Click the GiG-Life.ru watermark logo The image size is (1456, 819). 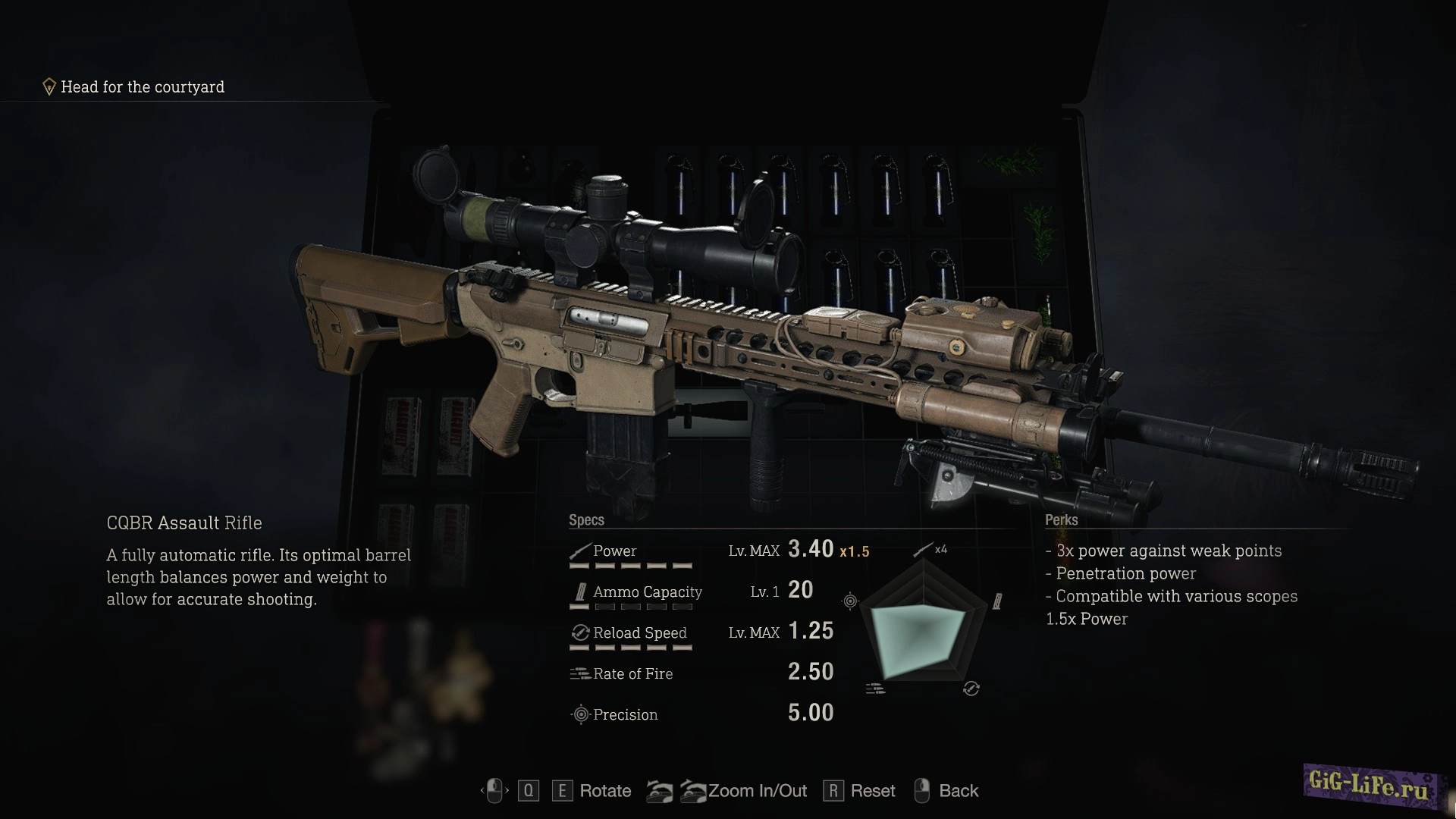(x=1370, y=786)
